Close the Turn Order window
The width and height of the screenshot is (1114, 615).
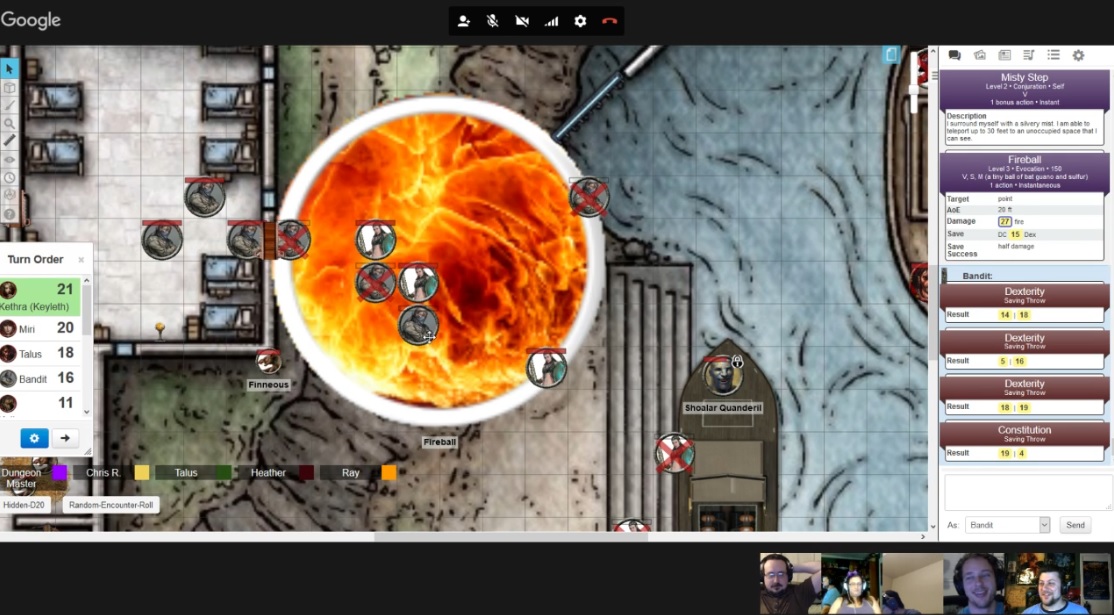pyautogui.click(x=81, y=260)
